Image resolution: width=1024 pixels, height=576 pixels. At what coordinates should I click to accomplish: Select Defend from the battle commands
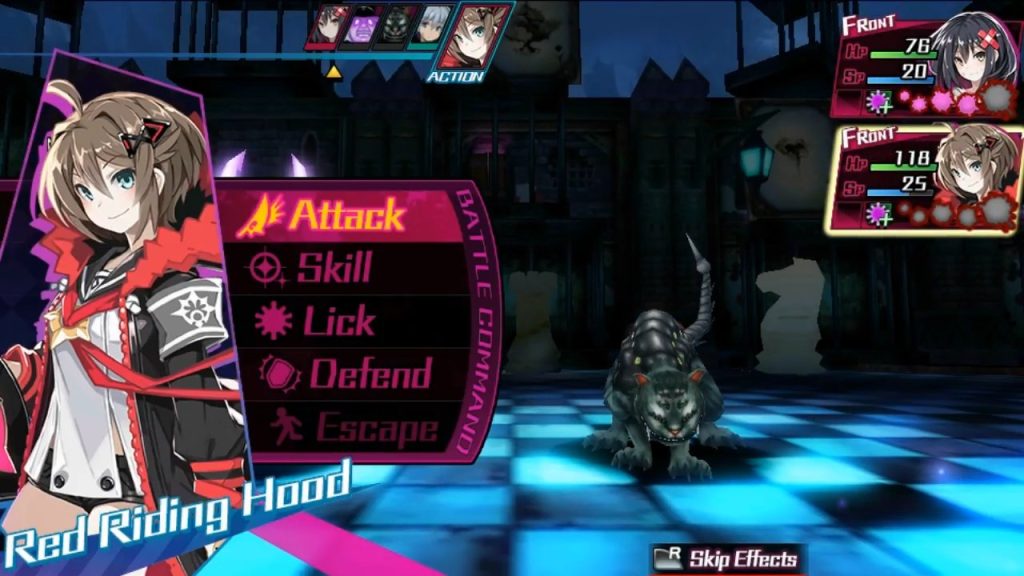365,374
